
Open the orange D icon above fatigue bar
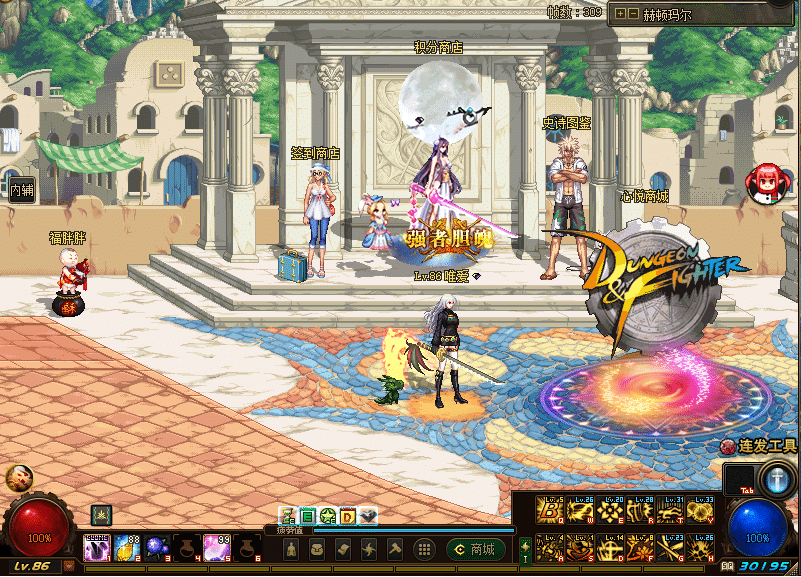[348, 516]
